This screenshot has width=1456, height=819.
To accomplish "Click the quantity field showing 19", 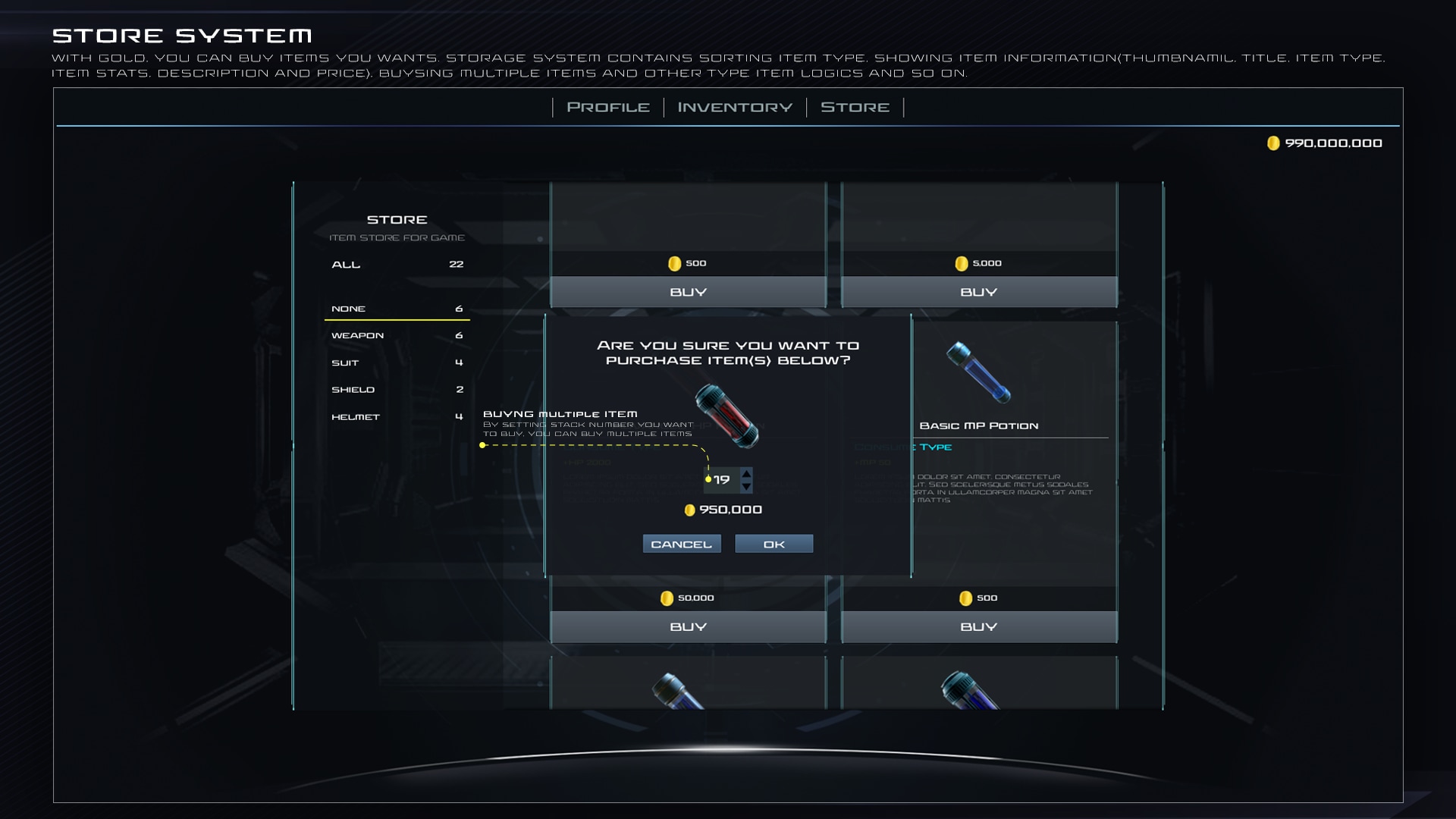I will point(723,479).
